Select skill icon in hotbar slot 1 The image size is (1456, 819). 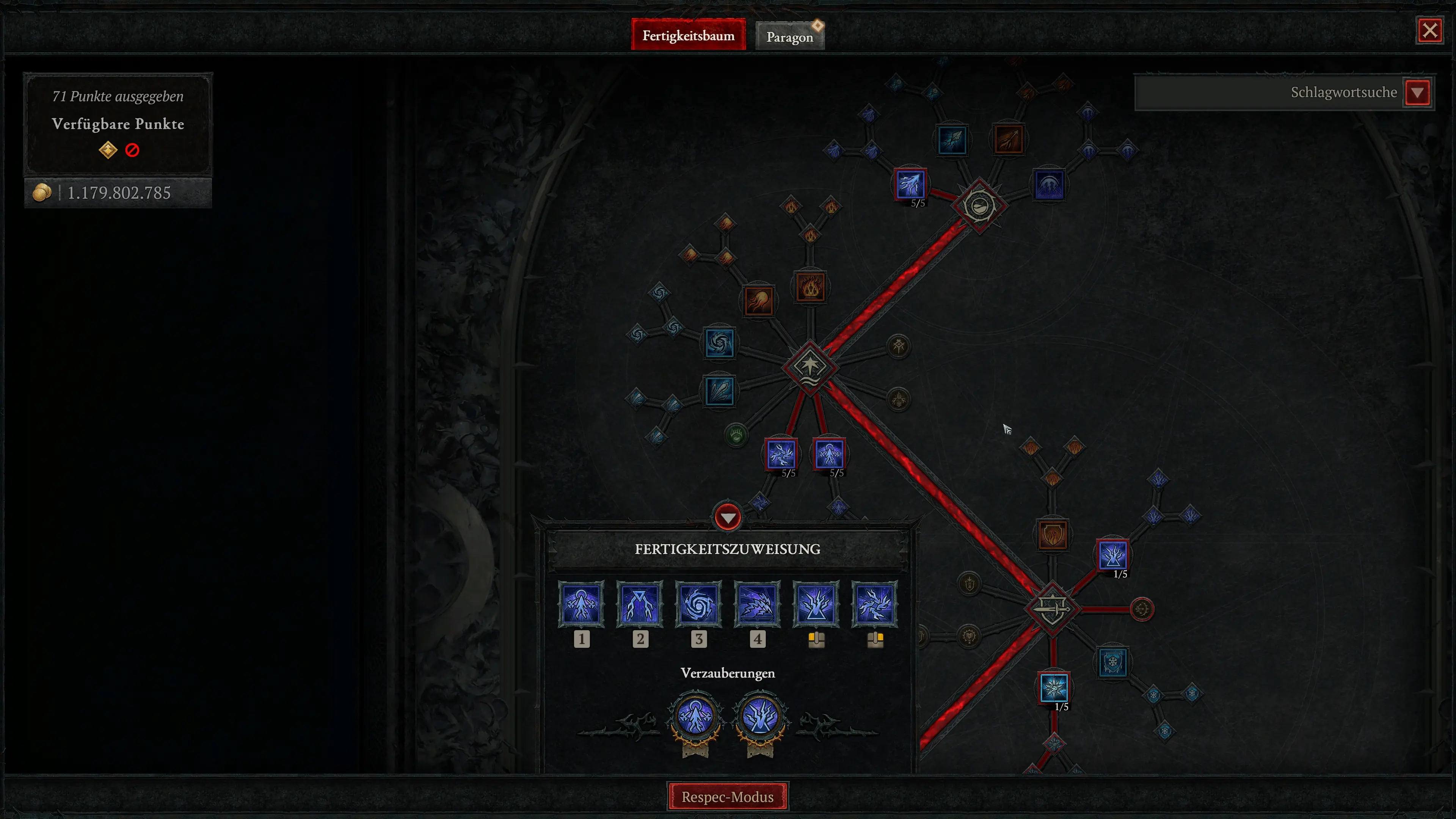pyautogui.click(x=582, y=605)
